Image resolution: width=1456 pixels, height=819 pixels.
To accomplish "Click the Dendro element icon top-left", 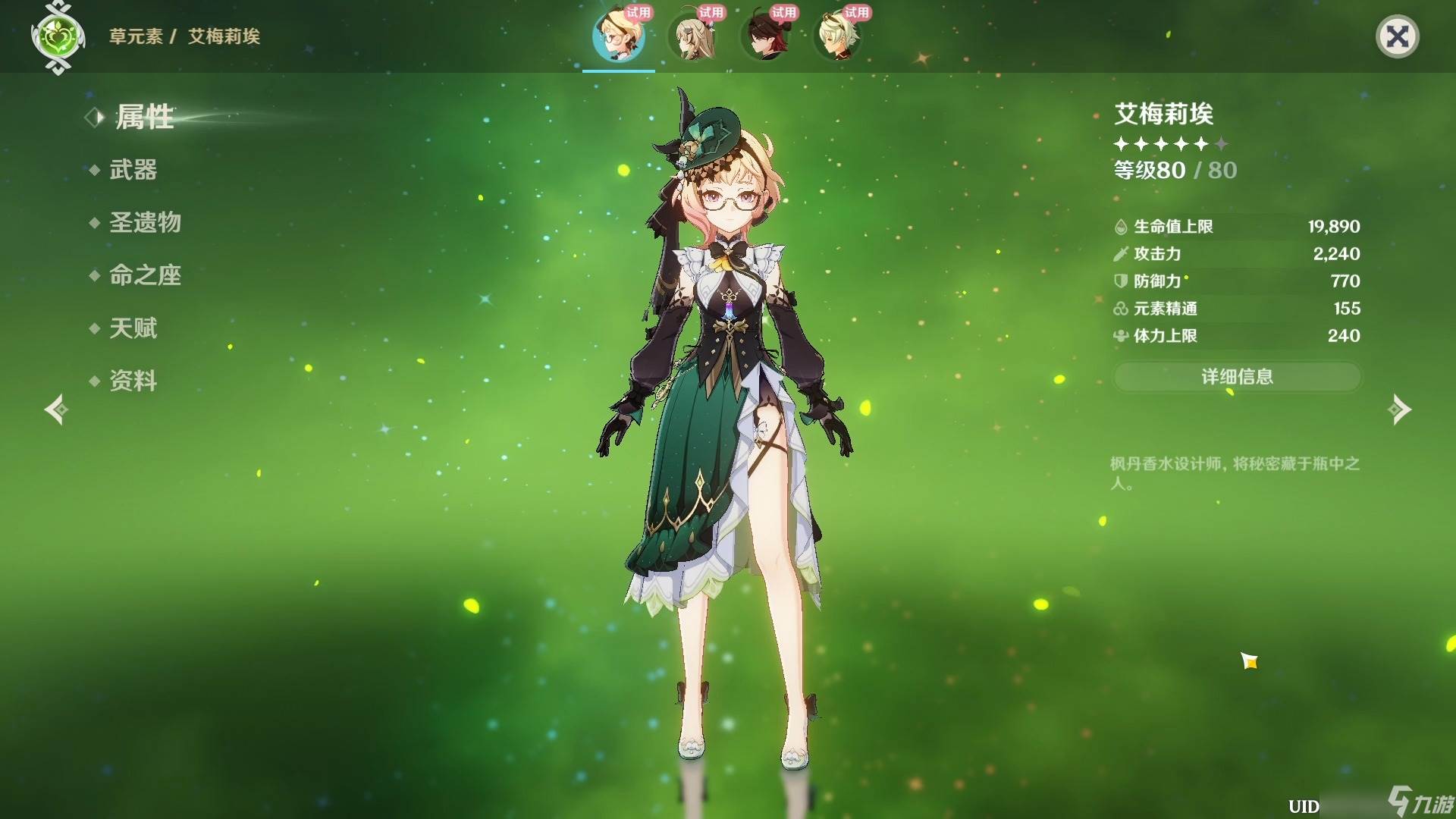I will 59,34.
